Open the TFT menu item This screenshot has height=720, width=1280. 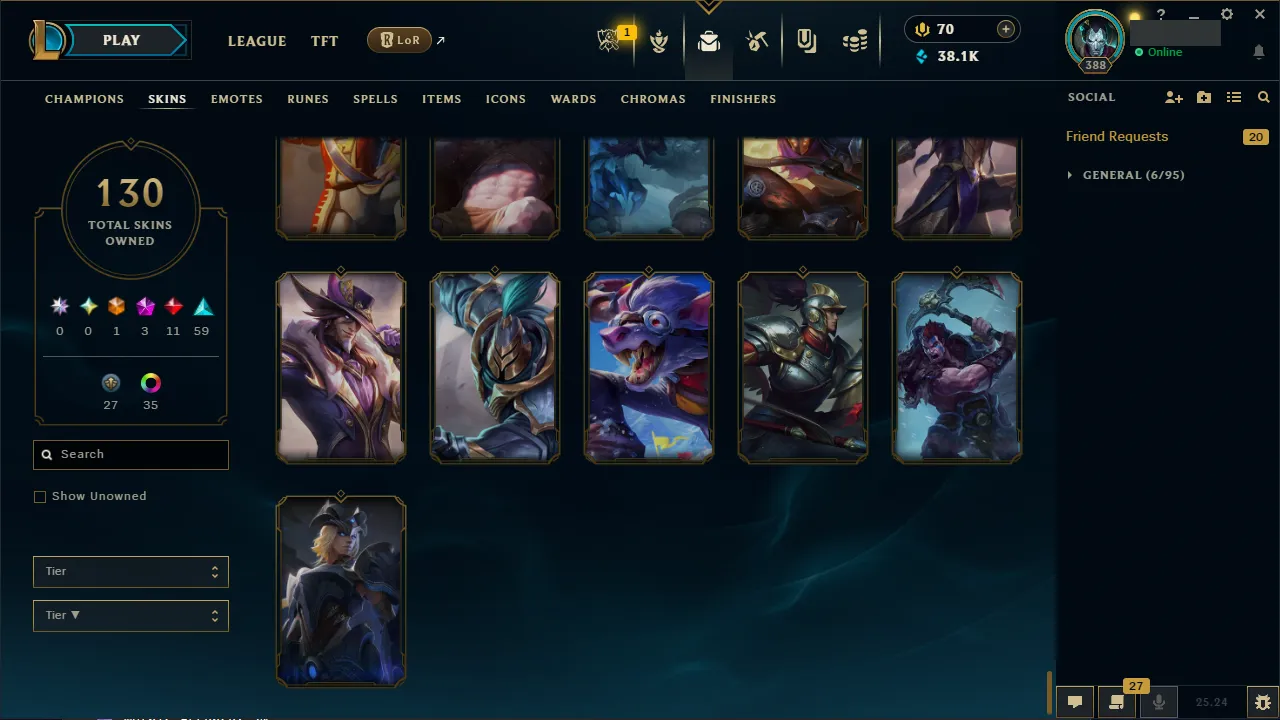tap(324, 41)
